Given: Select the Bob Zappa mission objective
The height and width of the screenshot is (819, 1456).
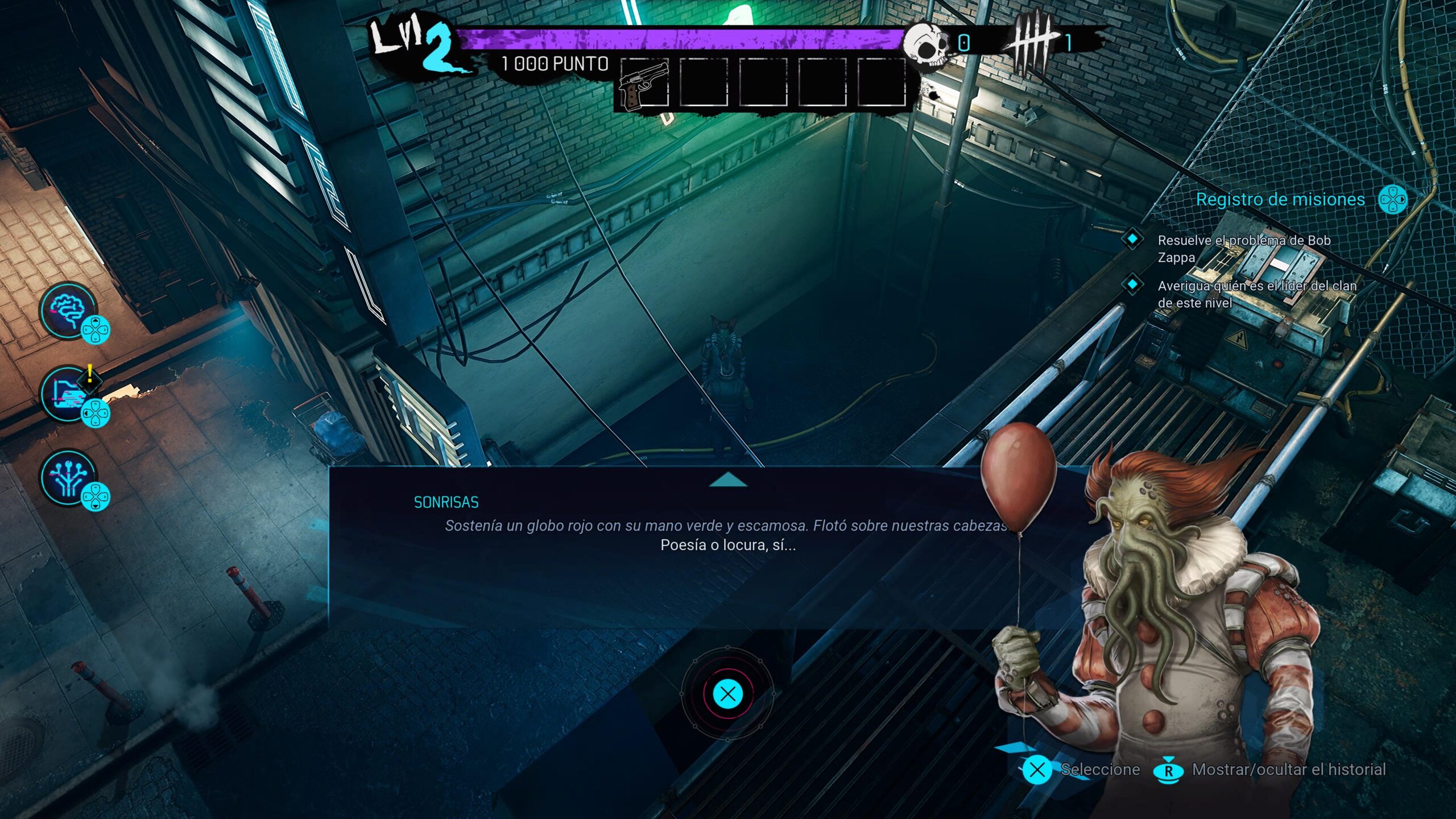Looking at the screenshot, I should point(1243,249).
